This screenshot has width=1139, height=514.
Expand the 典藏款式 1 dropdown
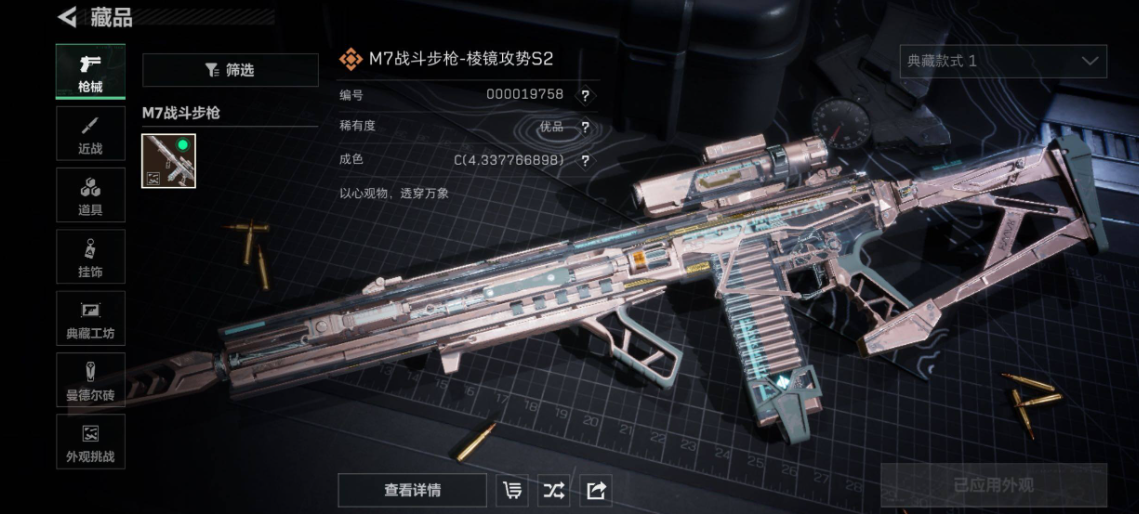point(1003,61)
